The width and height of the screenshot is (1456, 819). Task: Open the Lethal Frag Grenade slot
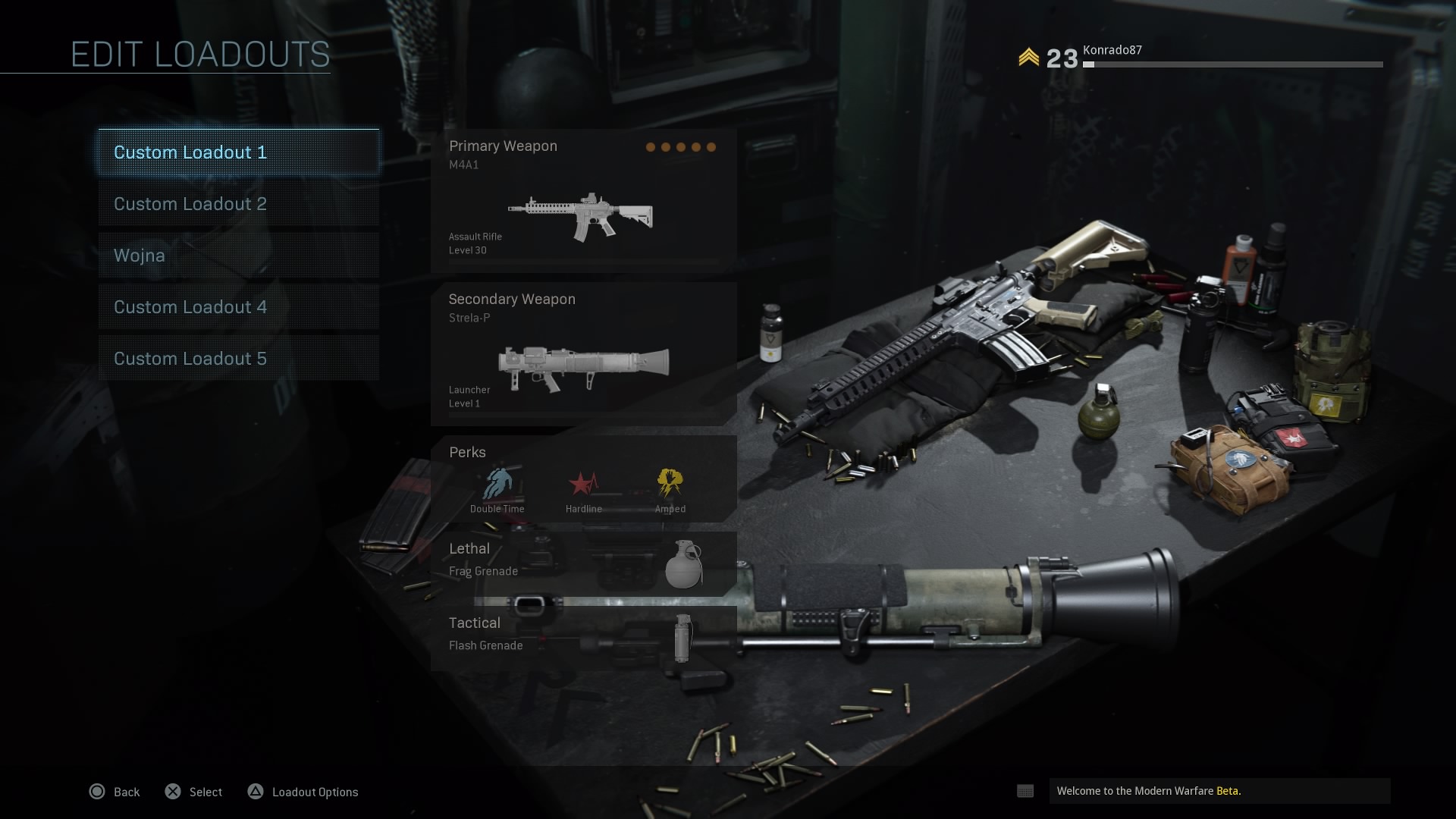coord(583,563)
